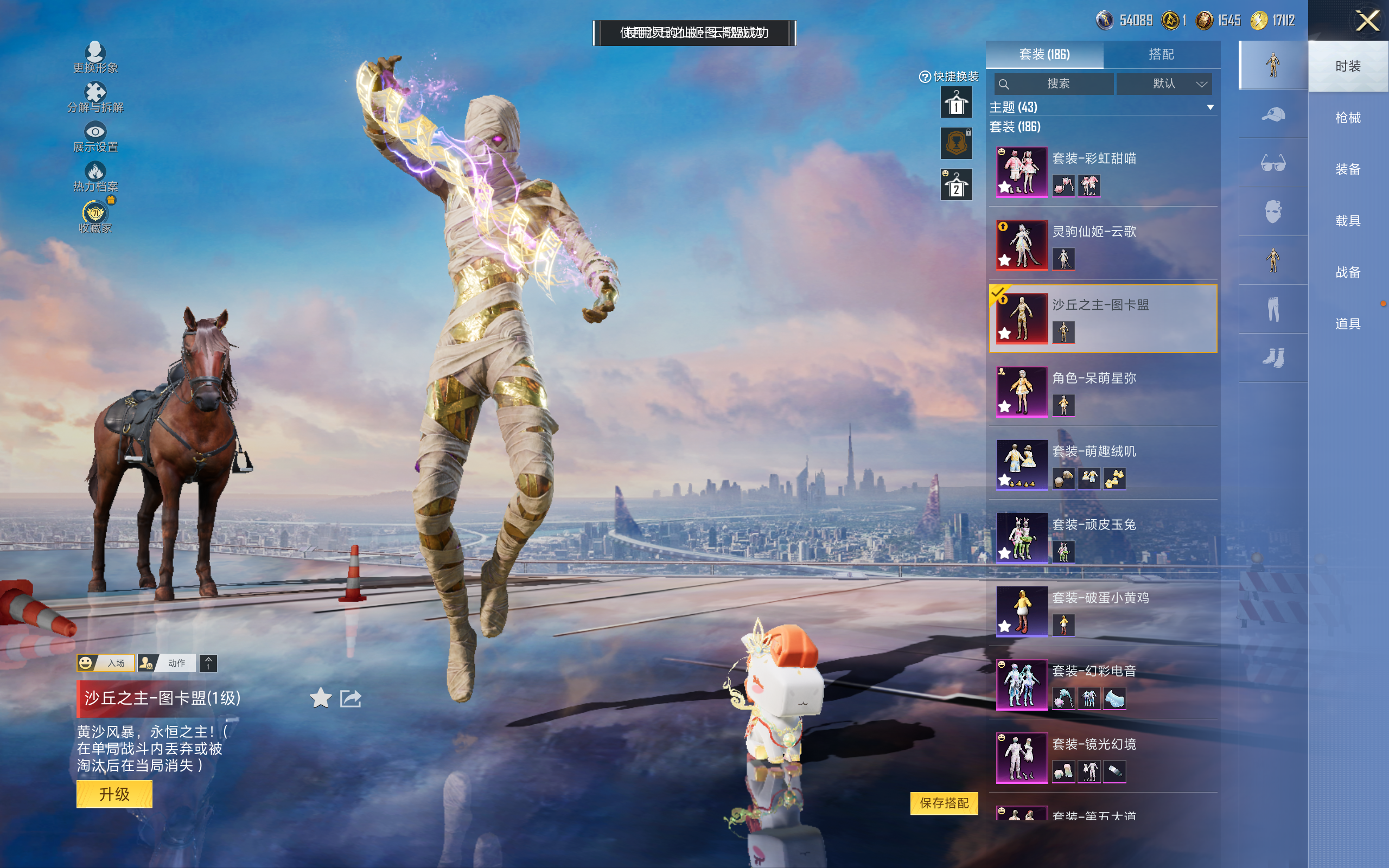Click the yellow 升级 upgrade button
The height and width of the screenshot is (868, 1389).
pos(114,794)
